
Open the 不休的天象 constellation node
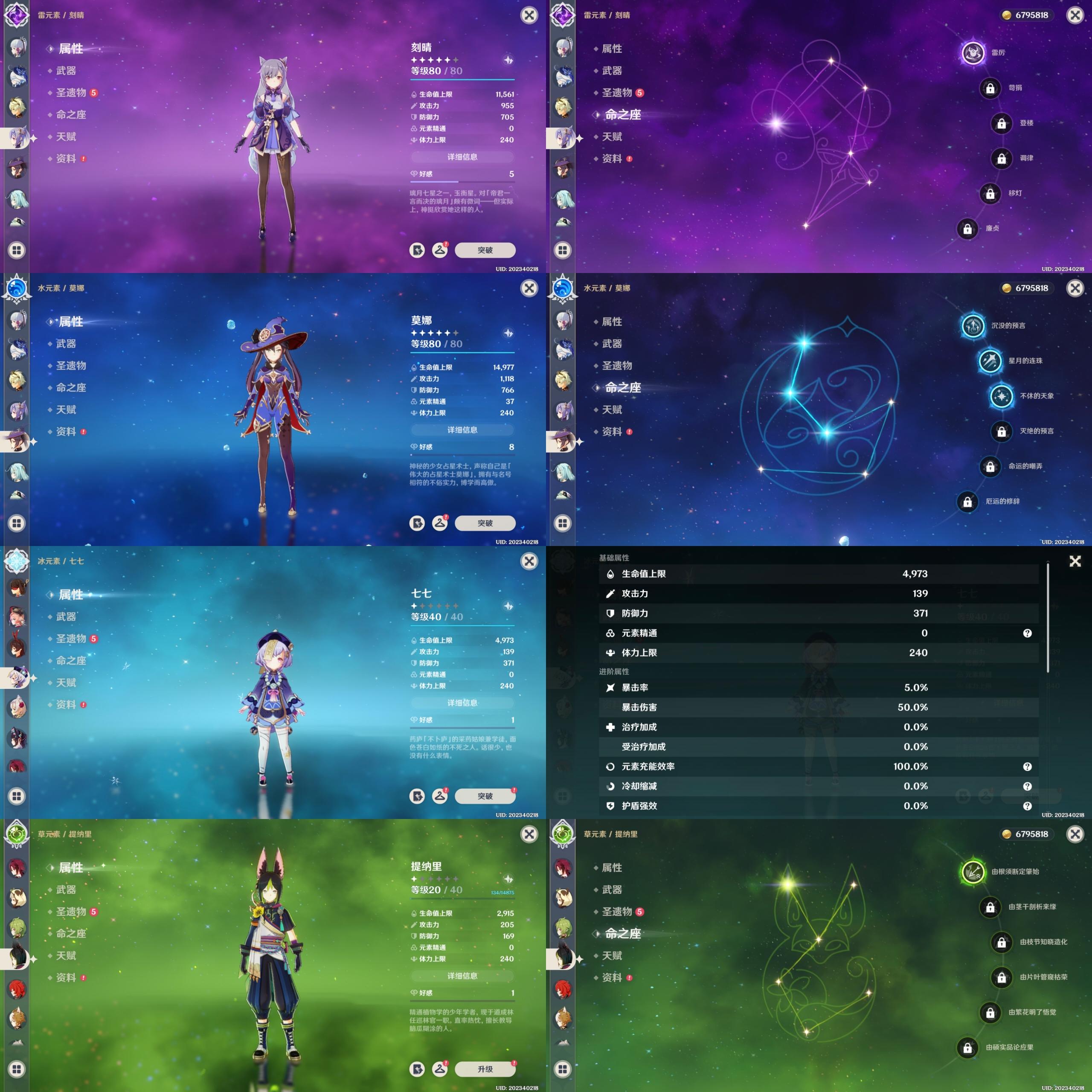point(1001,396)
